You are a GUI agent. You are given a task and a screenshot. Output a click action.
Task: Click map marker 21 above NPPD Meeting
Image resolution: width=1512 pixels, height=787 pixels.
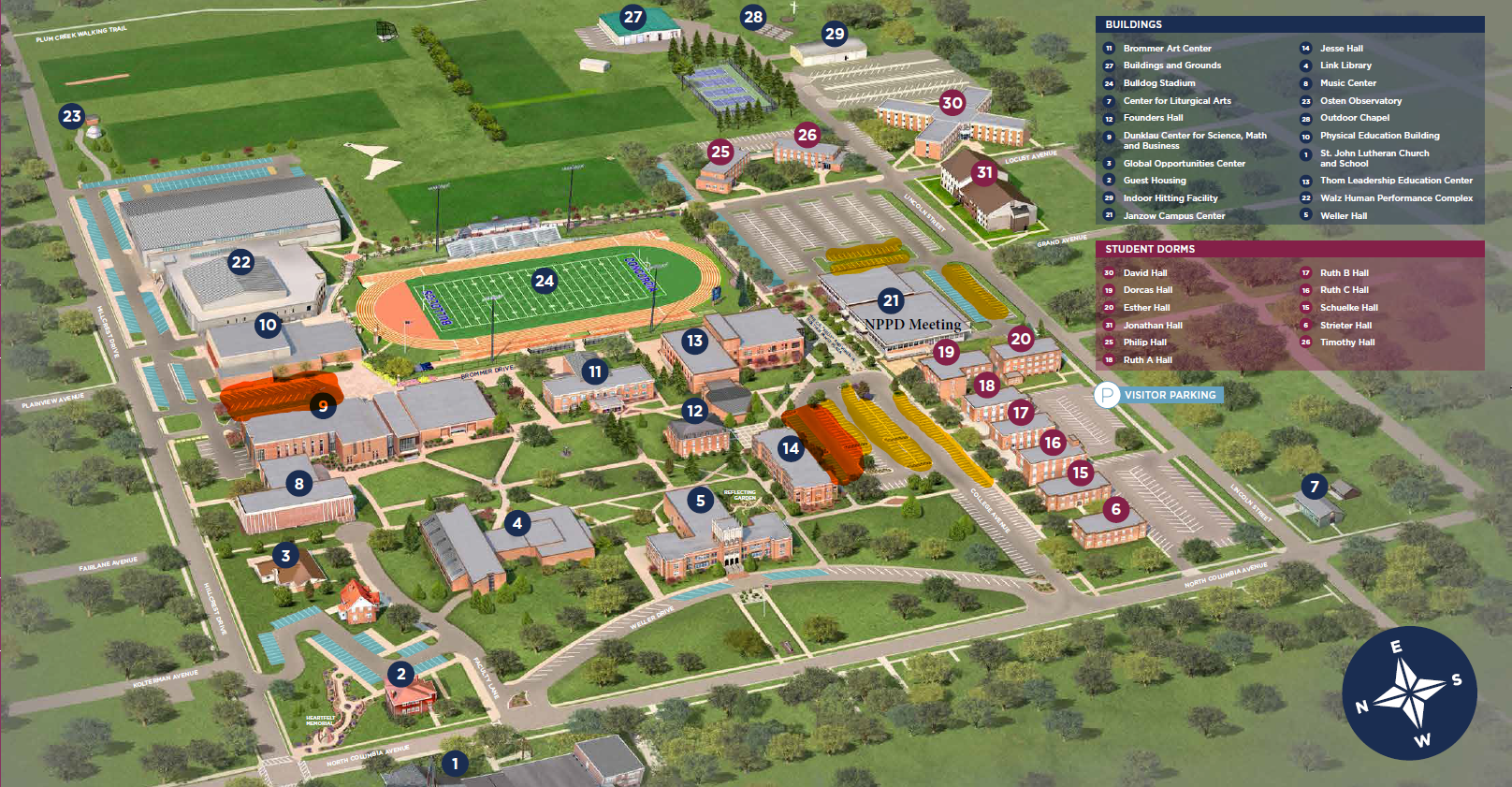tap(891, 300)
